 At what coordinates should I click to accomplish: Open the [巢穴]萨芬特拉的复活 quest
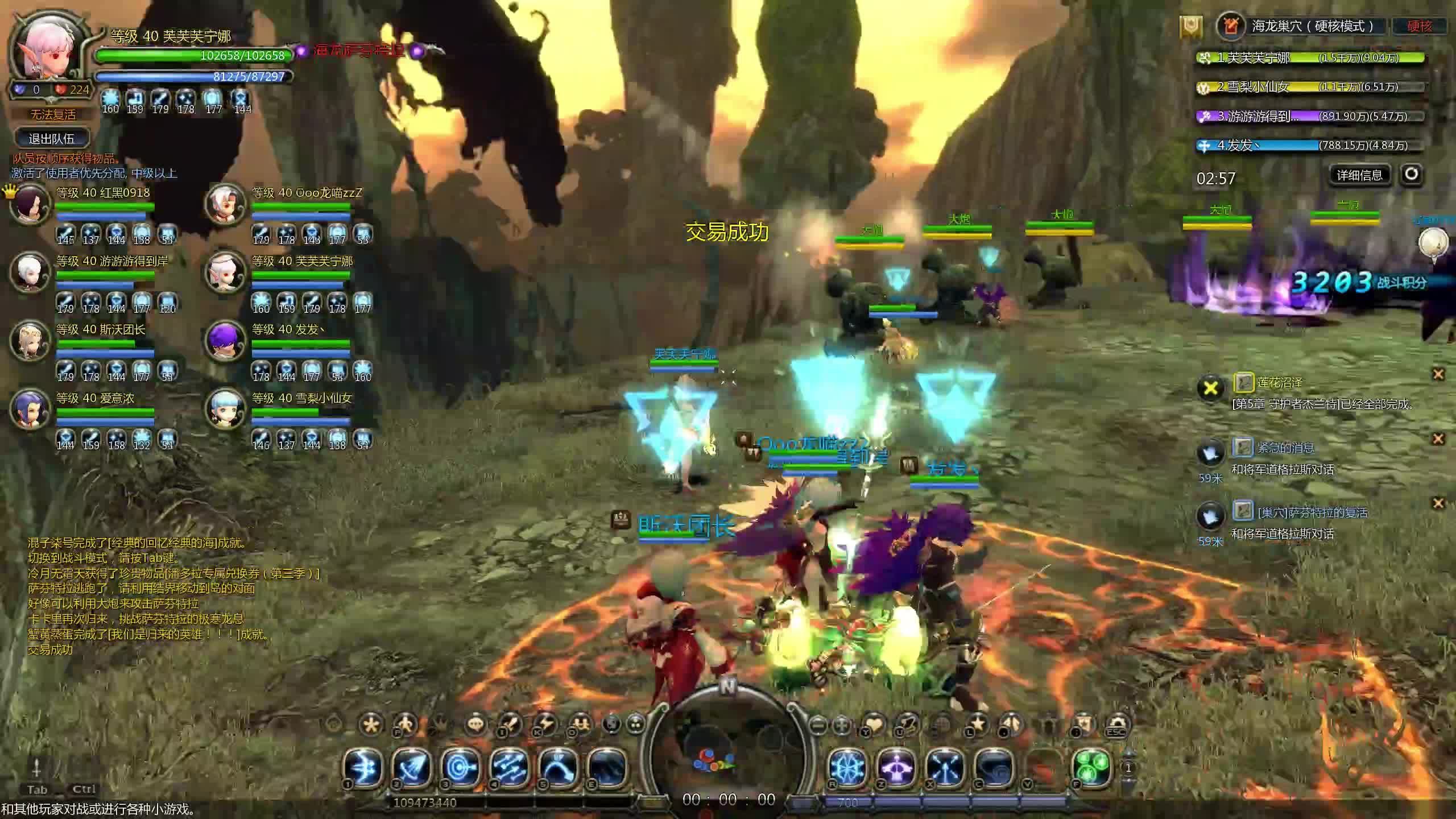click(1312, 512)
